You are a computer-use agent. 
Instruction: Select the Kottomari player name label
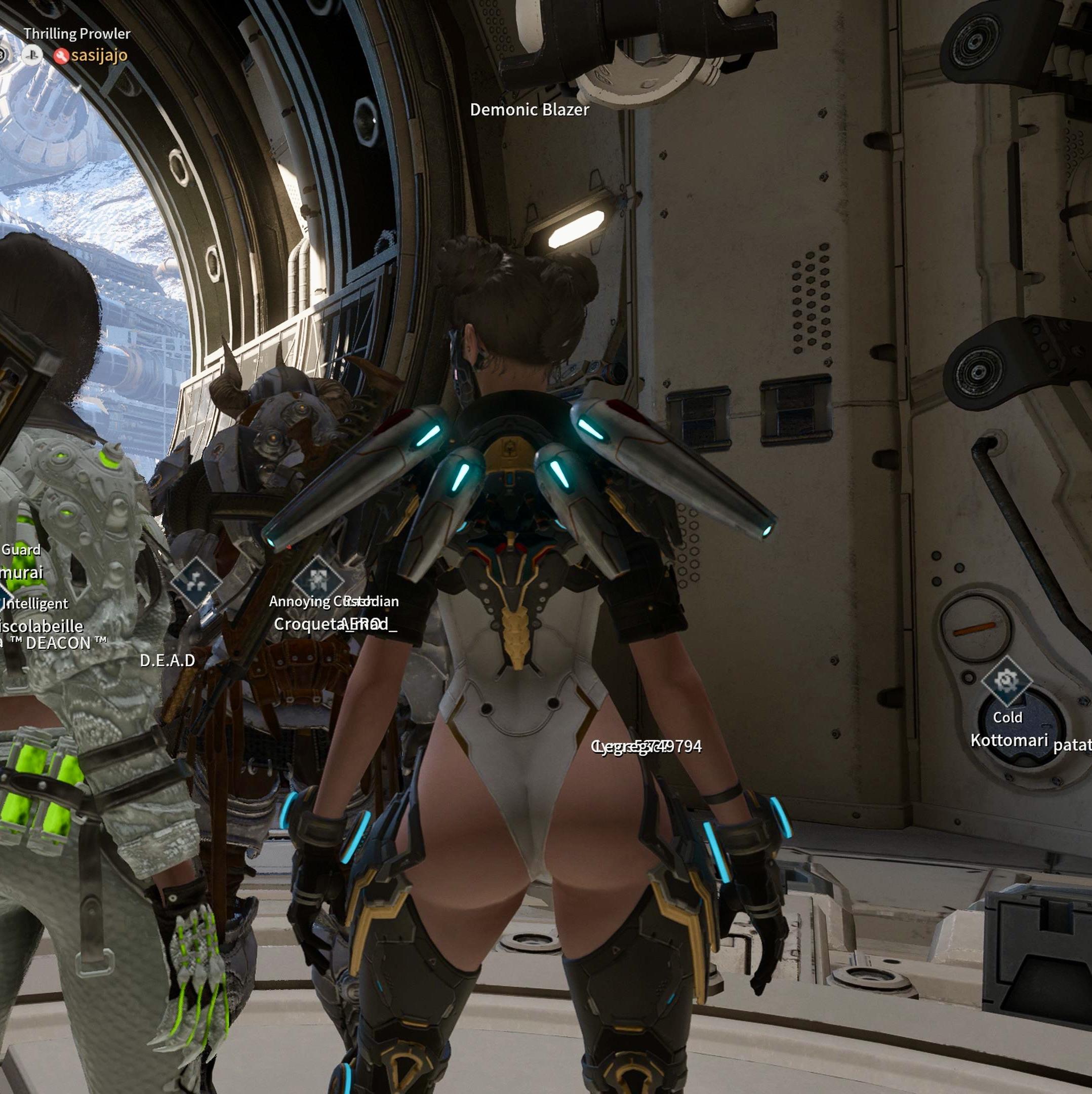pos(1009,740)
